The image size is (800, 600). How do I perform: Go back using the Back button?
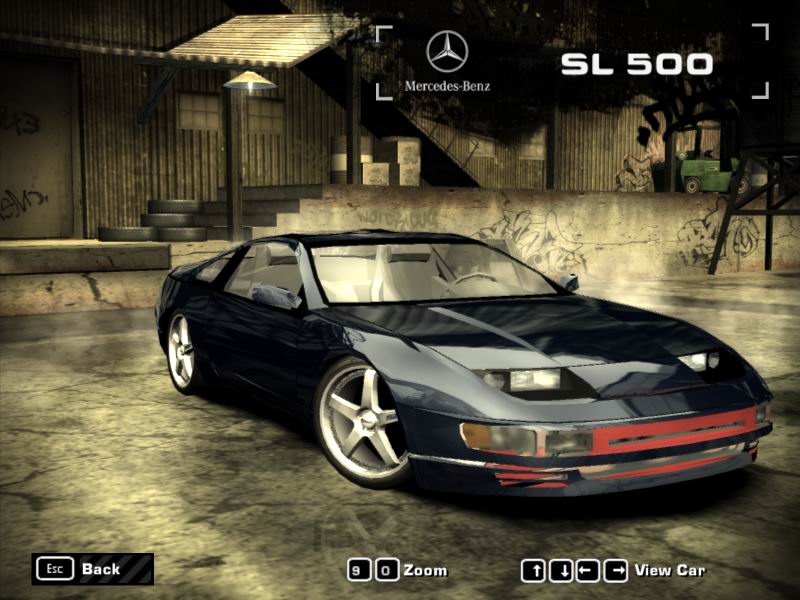92,569
